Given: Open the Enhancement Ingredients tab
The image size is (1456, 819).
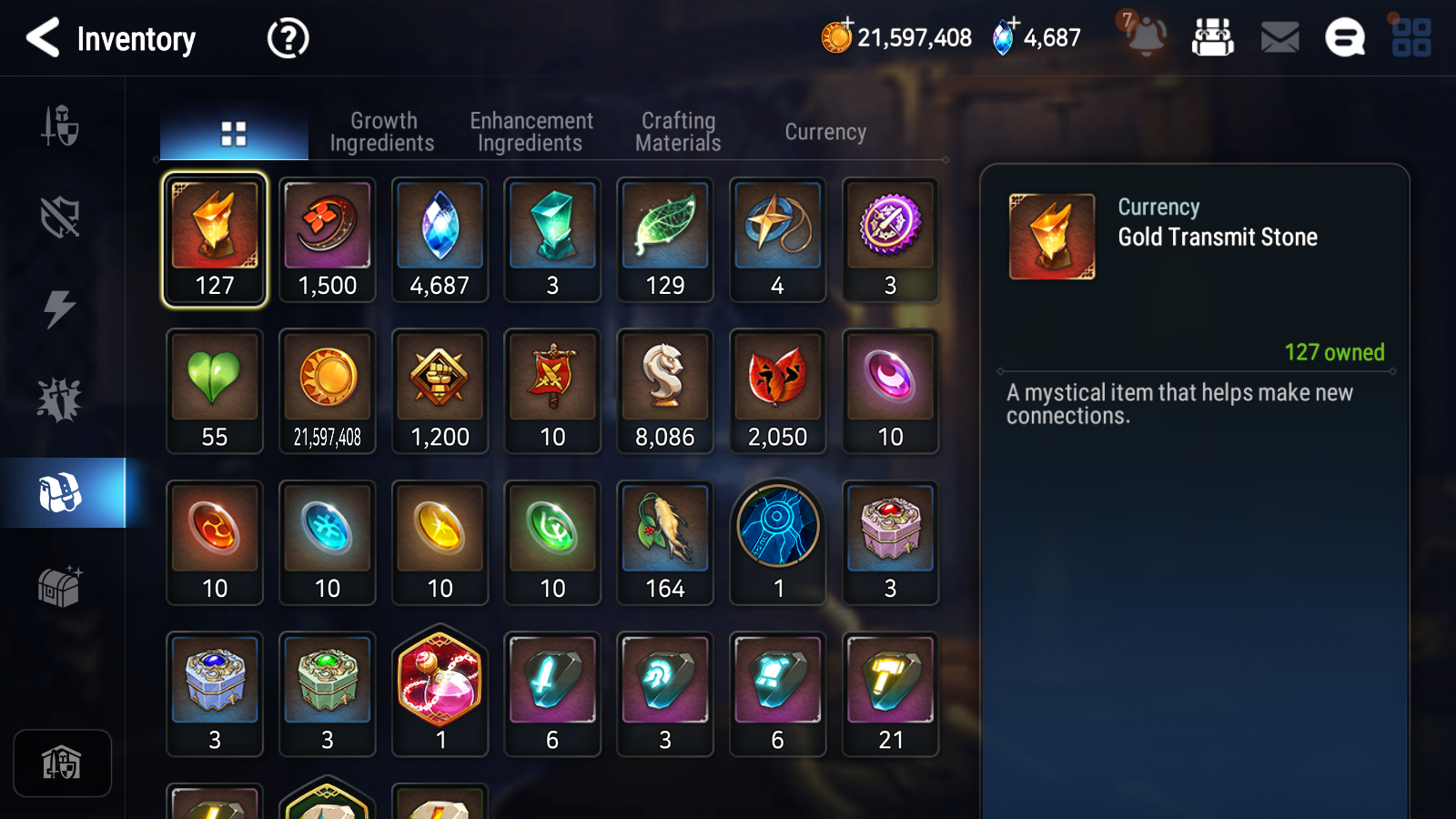Looking at the screenshot, I should pos(531,132).
